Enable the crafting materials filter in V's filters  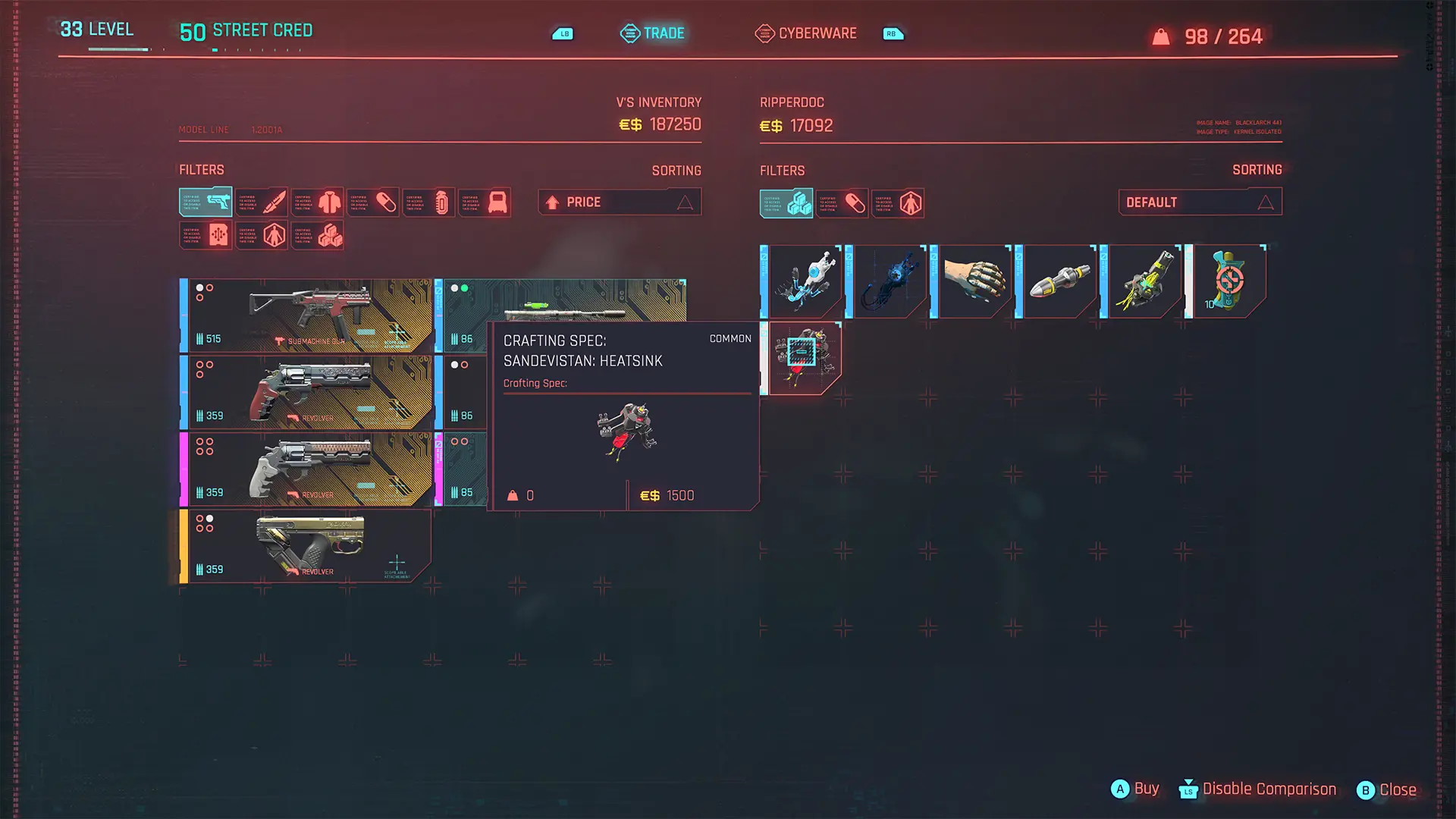318,234
